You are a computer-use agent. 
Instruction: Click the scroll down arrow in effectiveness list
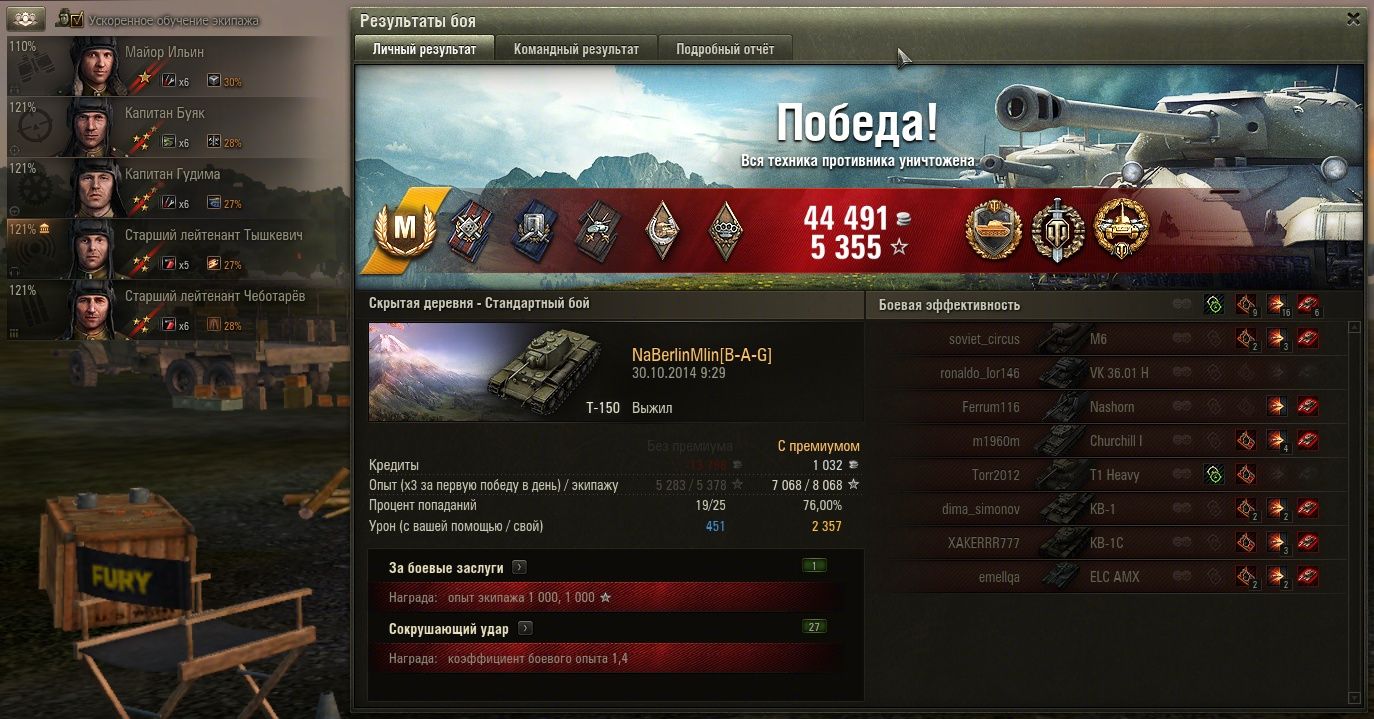click(1355, 697)
